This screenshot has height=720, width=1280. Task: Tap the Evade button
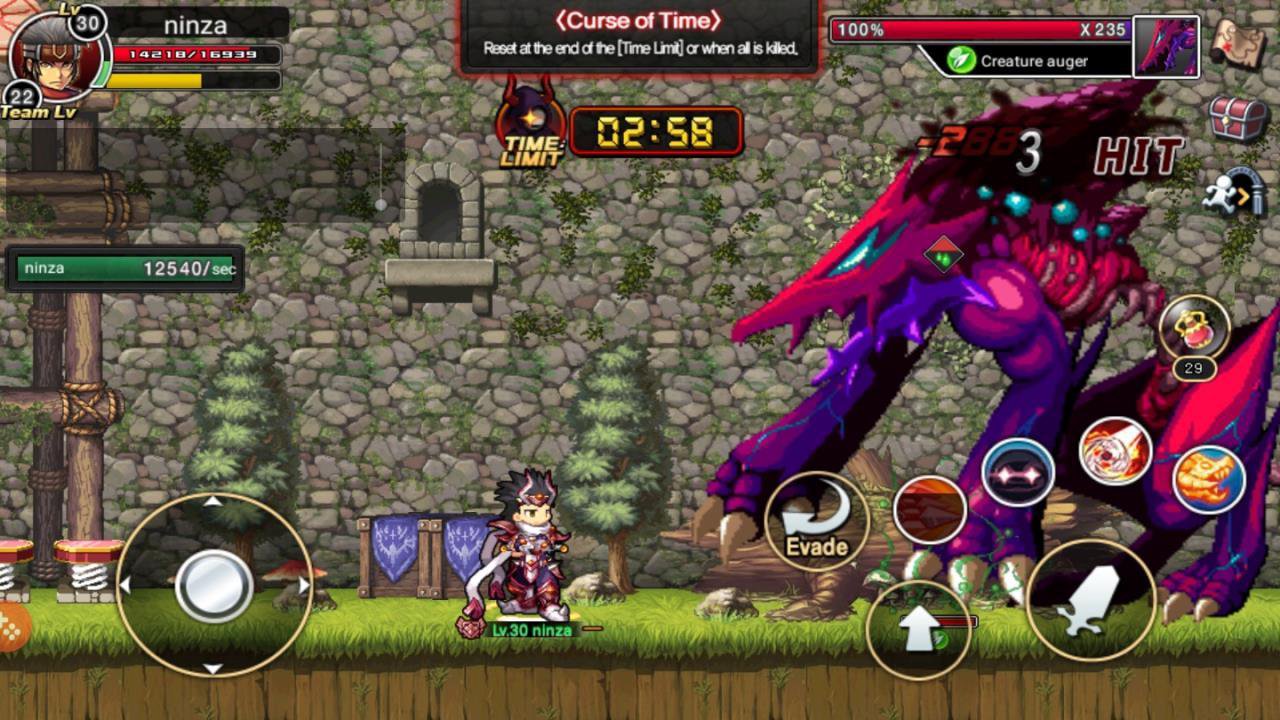click(817, 521)
